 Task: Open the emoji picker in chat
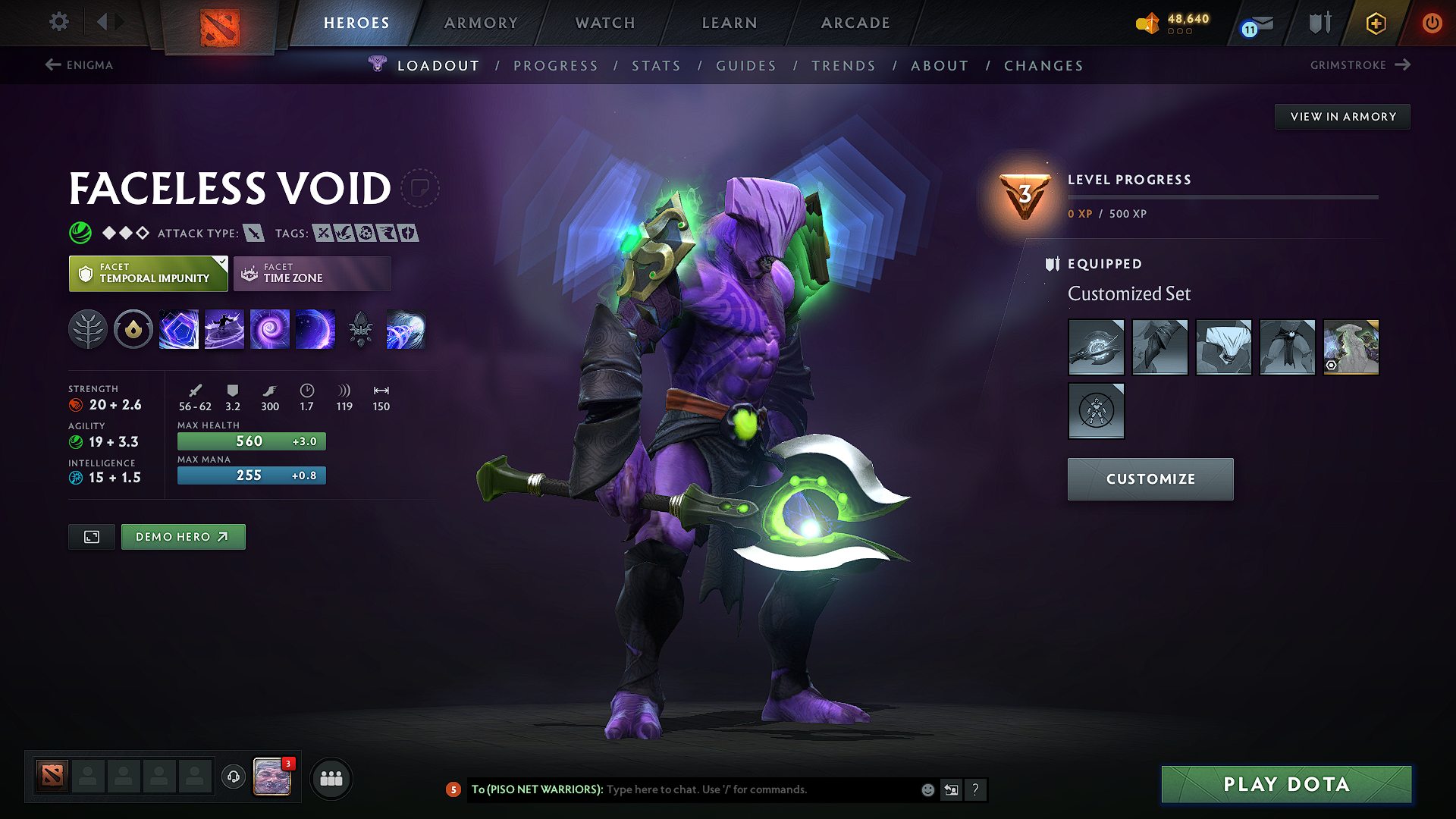point(927,789)
